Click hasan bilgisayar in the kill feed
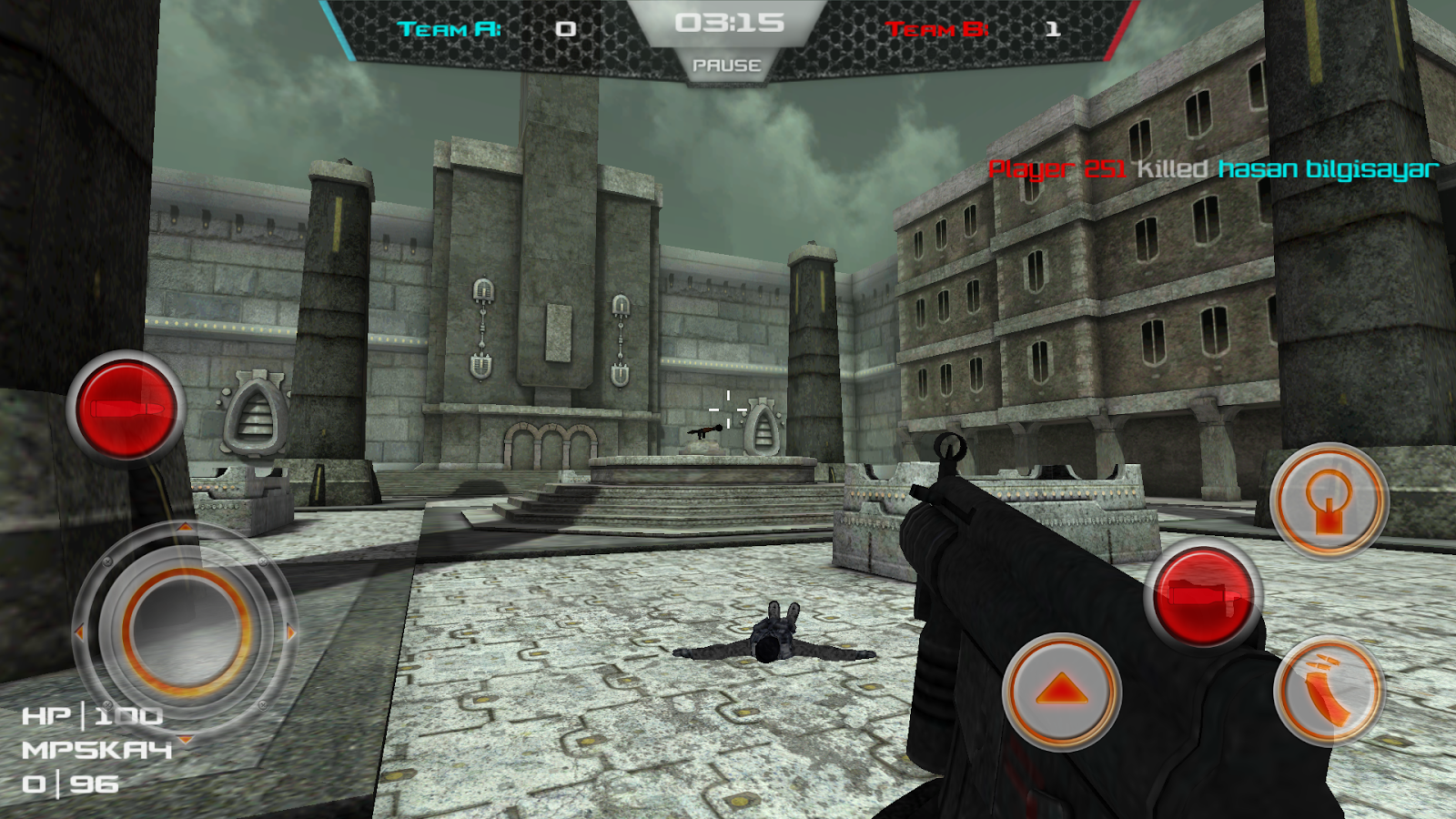This screenshot has height=819, width=1456. click(1328, 168)
